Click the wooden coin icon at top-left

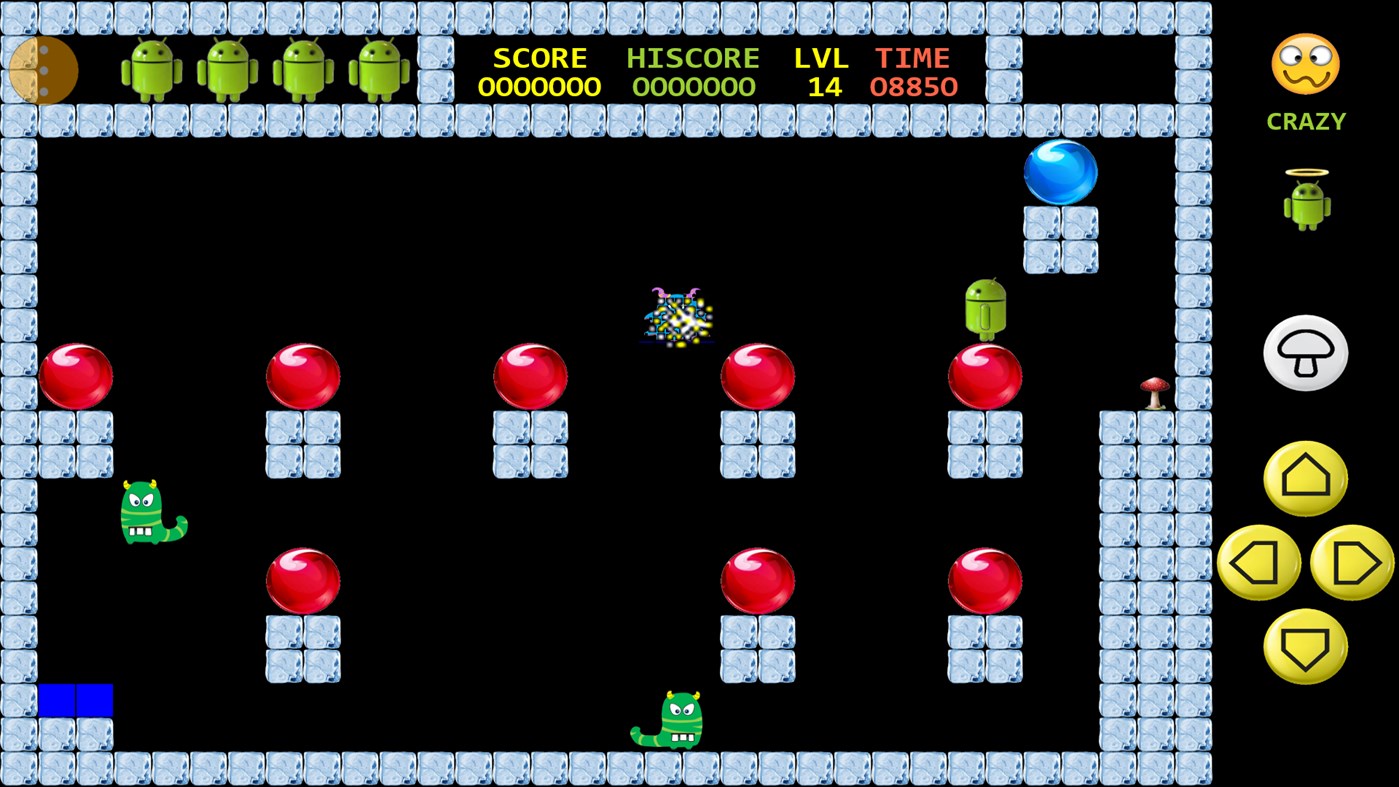point(42,68)
